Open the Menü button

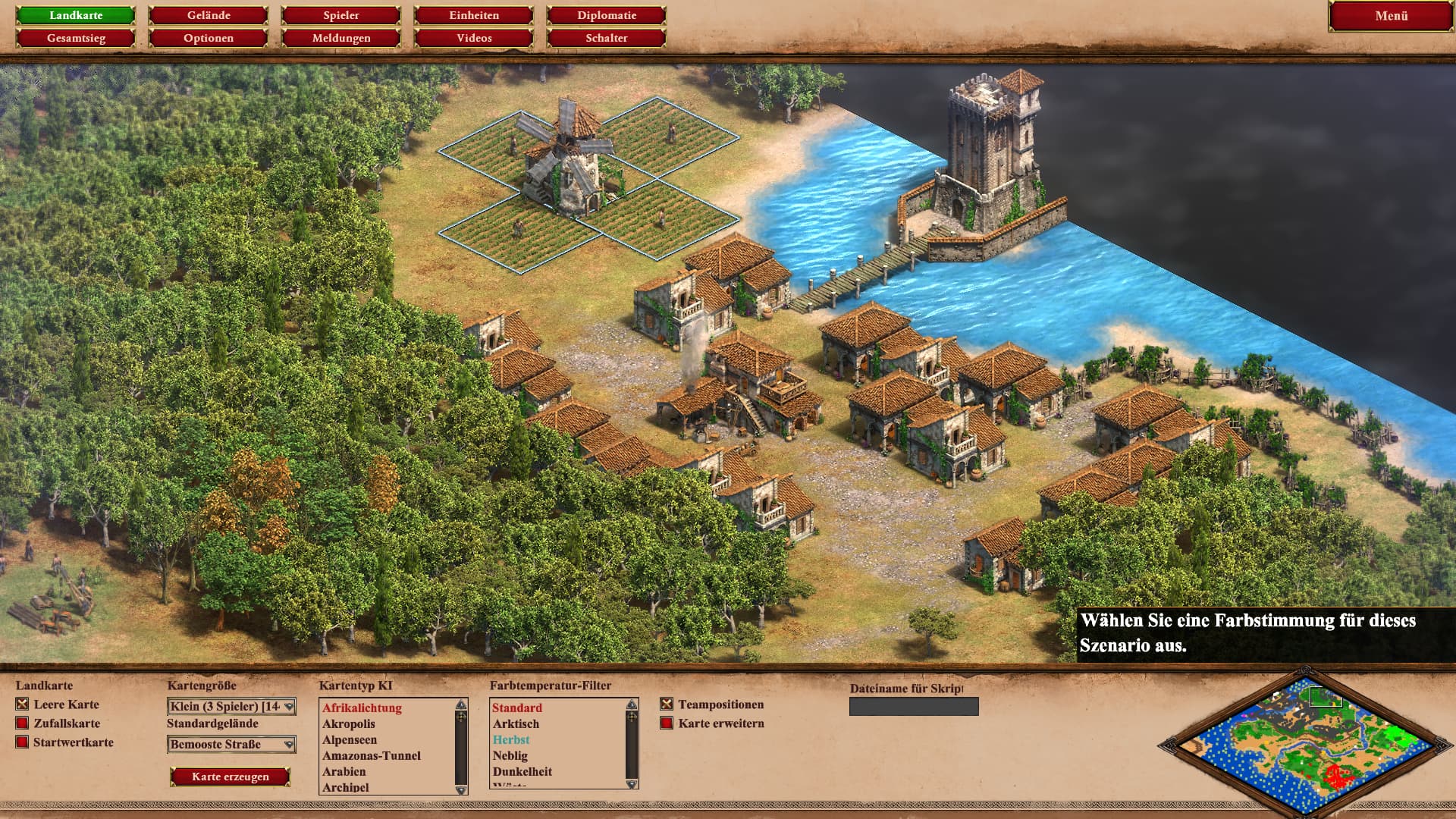pos(1391,16)
